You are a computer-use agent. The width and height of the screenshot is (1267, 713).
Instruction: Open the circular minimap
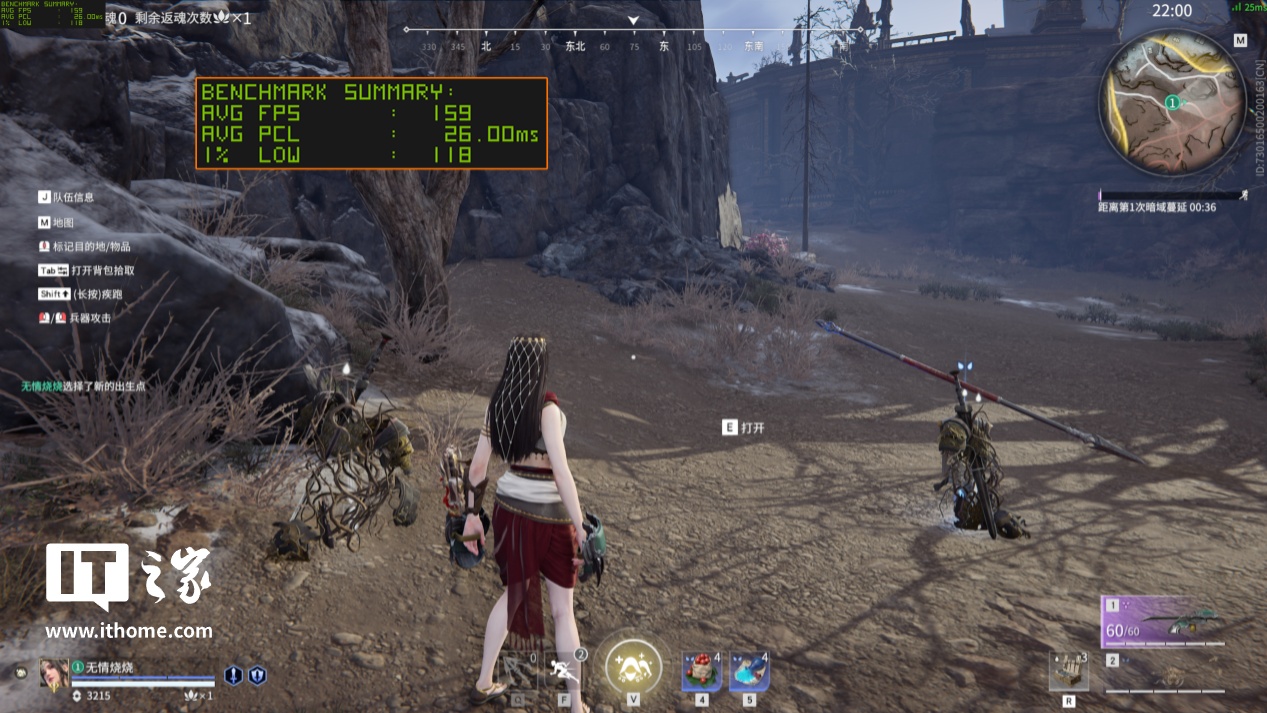(x=1172, y=102)
